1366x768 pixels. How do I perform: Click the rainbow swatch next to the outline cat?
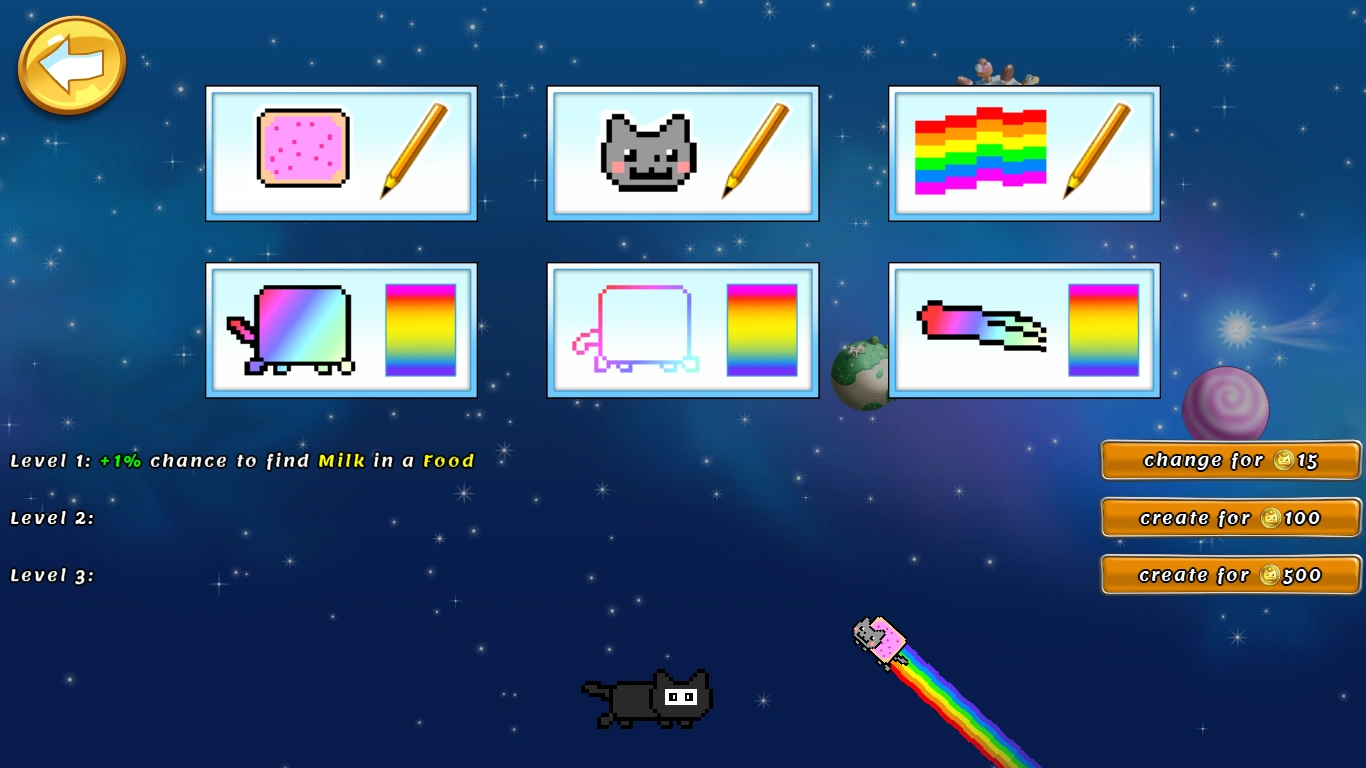click(762, 330)
